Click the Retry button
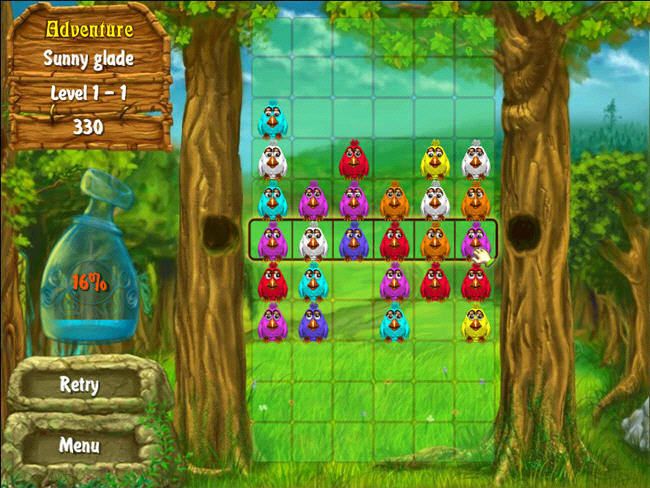This screenshot has height=488, width=650. coord(78,384)
